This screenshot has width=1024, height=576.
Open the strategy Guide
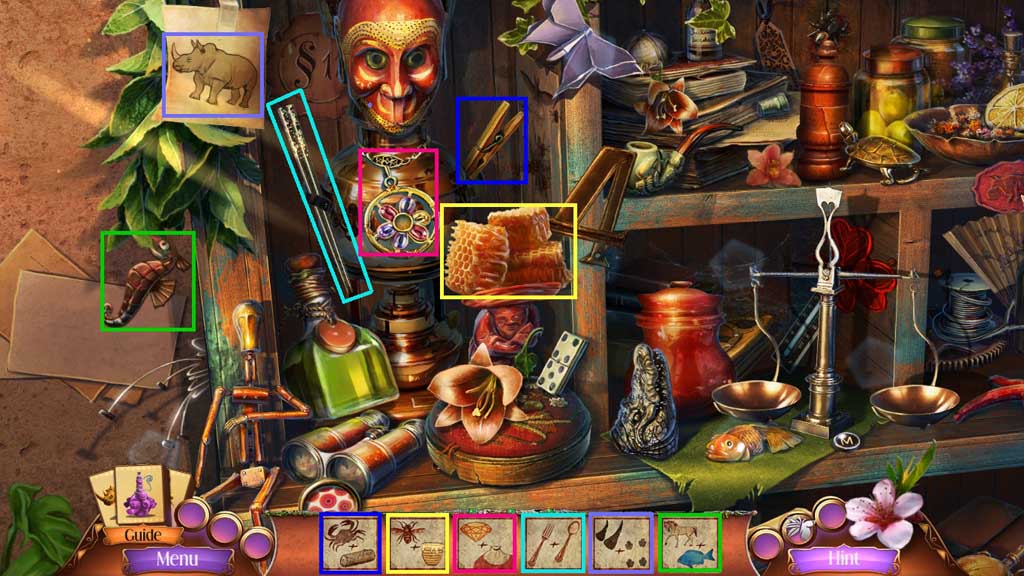click(143, 535)
